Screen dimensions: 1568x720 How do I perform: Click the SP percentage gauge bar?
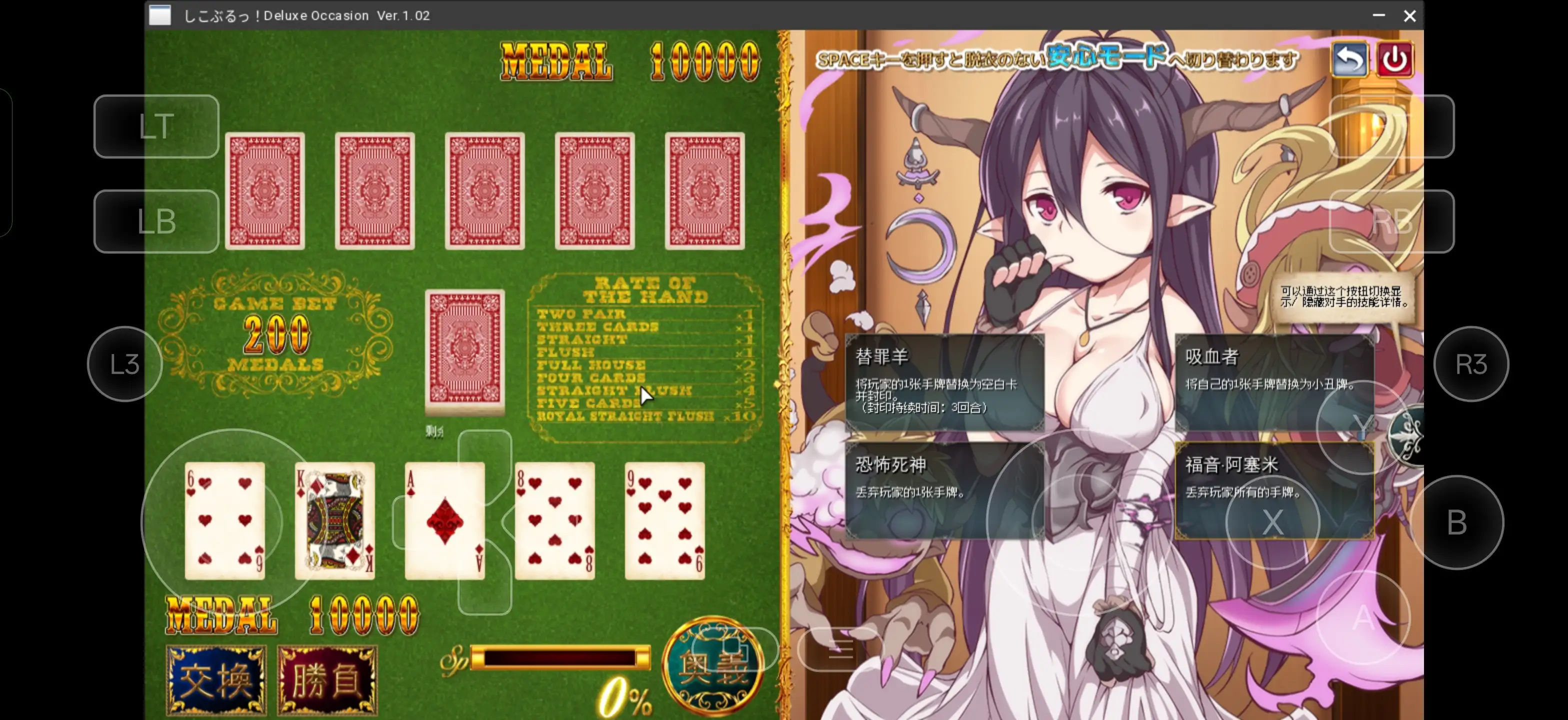(x=560, y=657)
